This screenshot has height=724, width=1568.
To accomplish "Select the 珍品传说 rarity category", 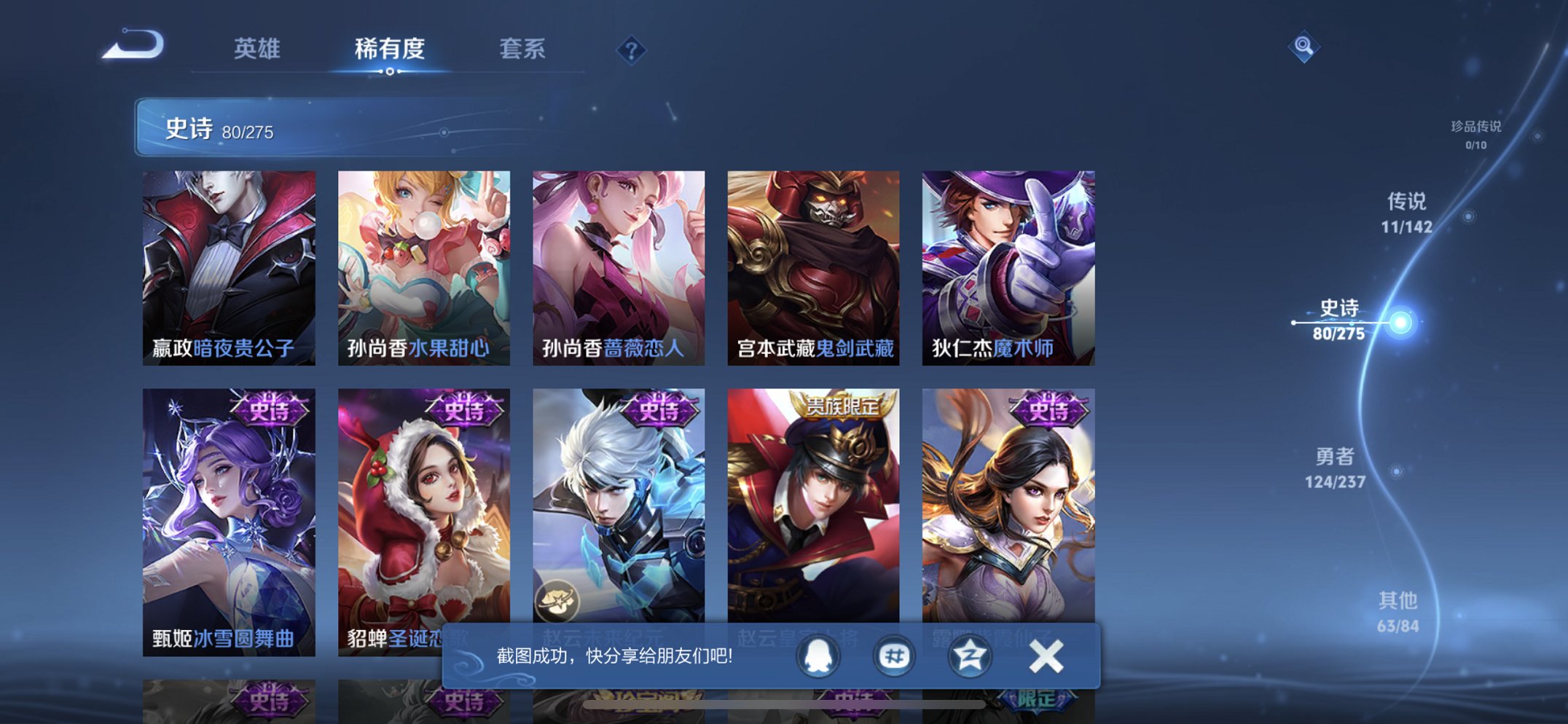I will (x=1475, y=131).
